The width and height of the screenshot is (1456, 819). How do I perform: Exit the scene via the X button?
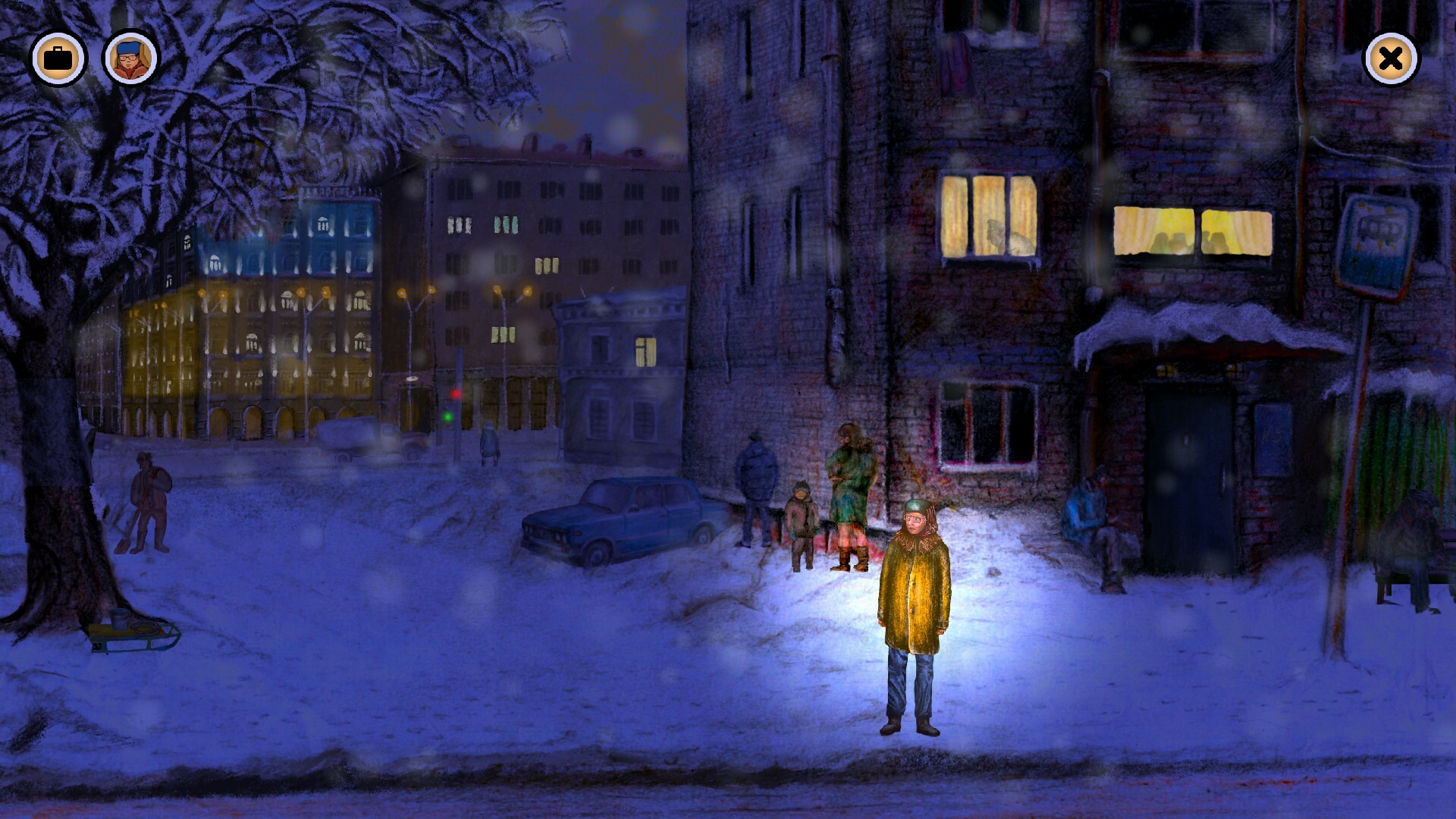coord(1389,57)
